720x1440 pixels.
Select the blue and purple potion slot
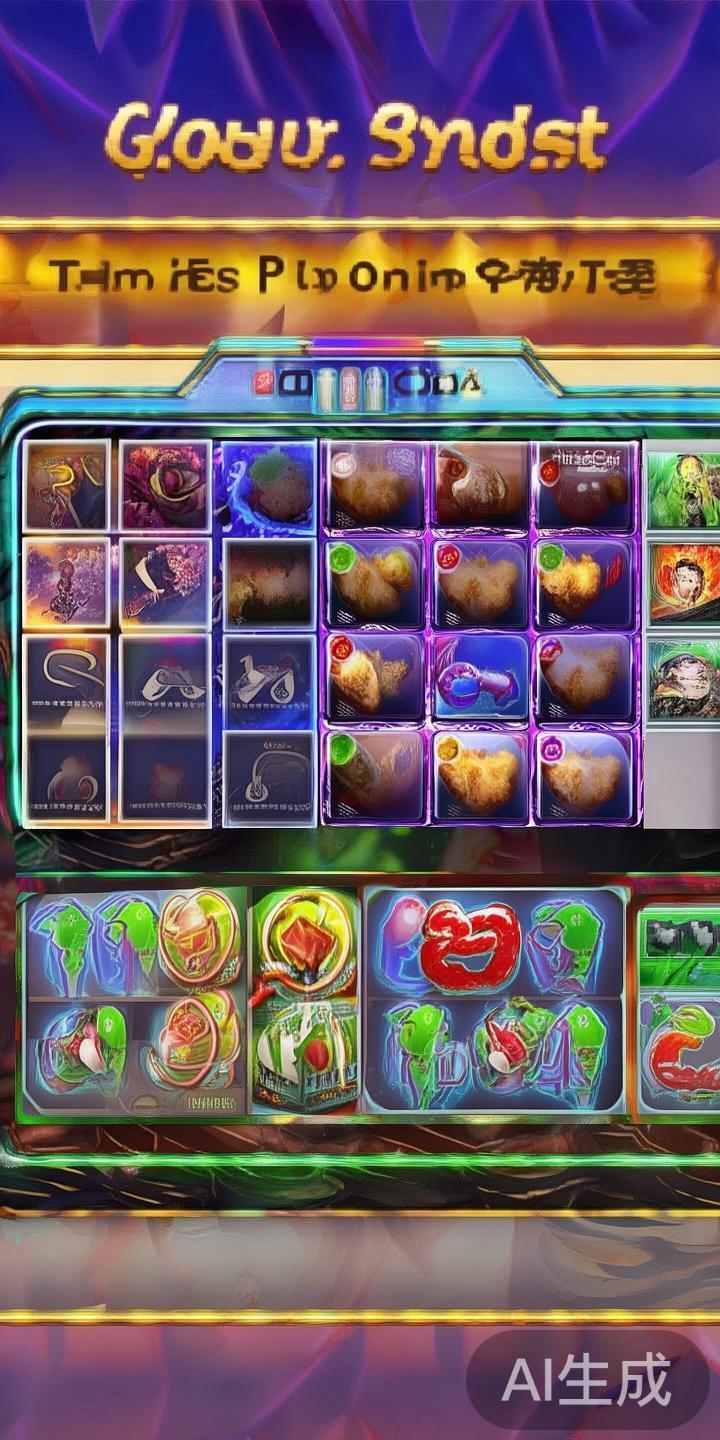[x=480, y=678]
